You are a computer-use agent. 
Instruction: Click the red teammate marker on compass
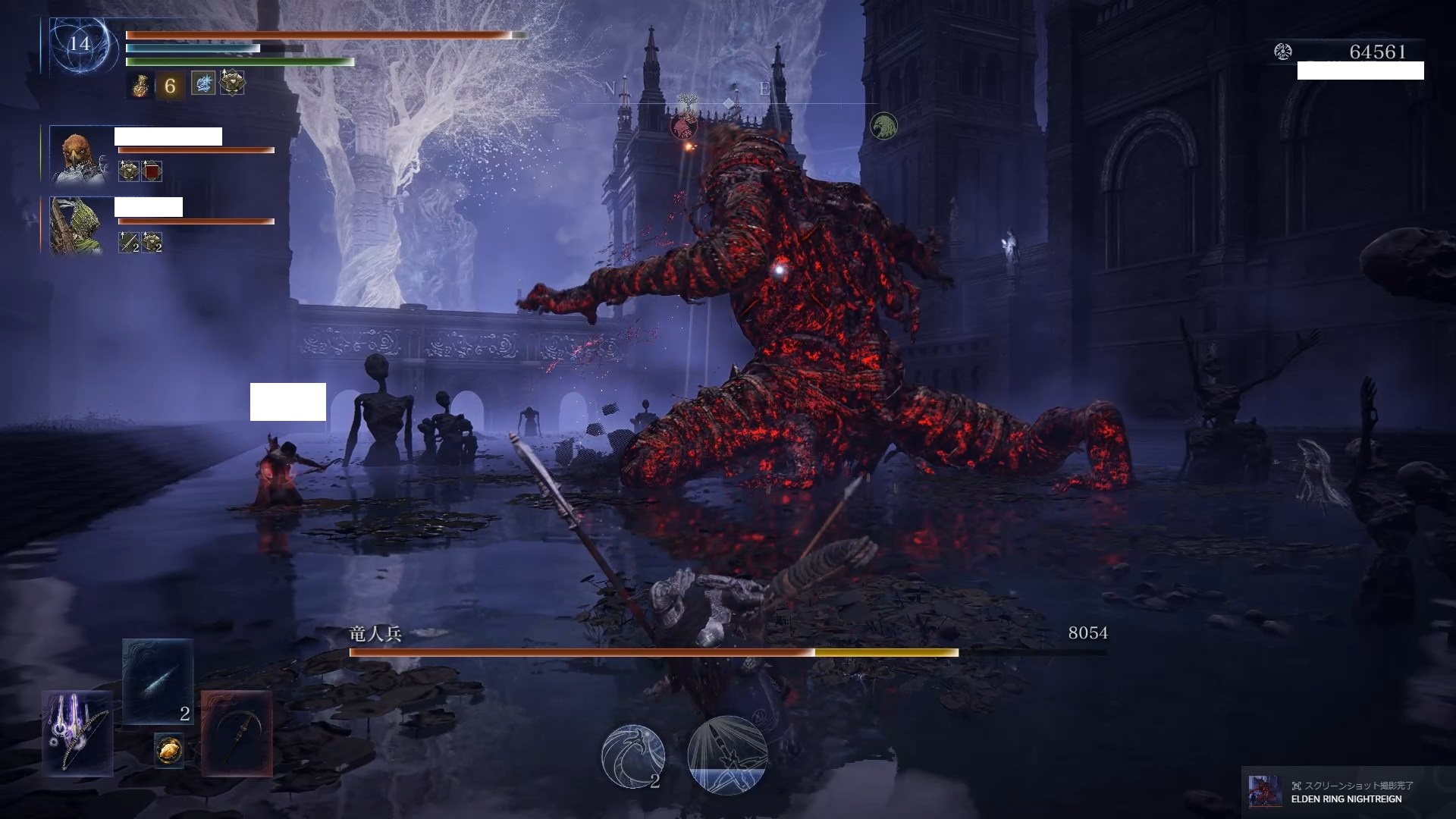click(683, 125)
